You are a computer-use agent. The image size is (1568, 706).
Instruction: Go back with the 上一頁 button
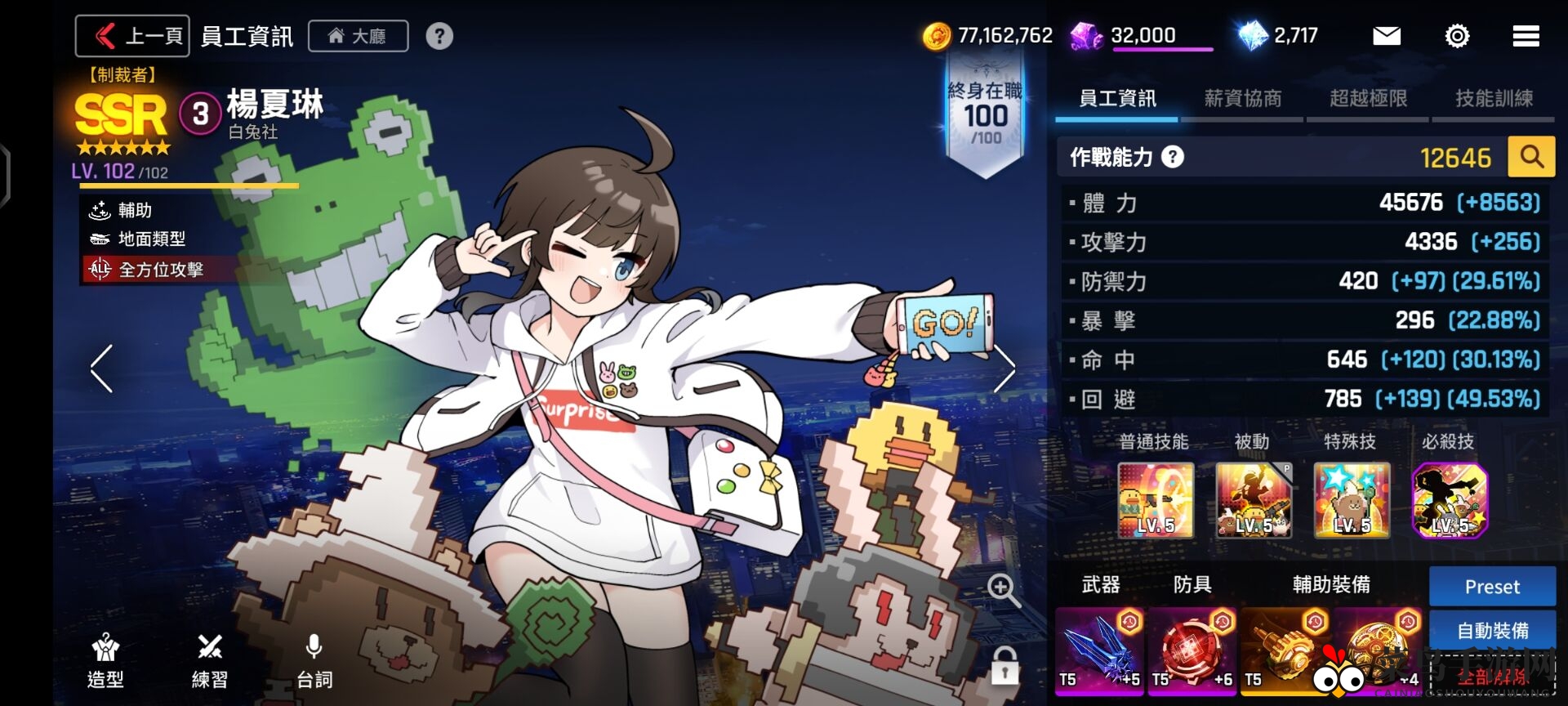(x=132, y=36)
